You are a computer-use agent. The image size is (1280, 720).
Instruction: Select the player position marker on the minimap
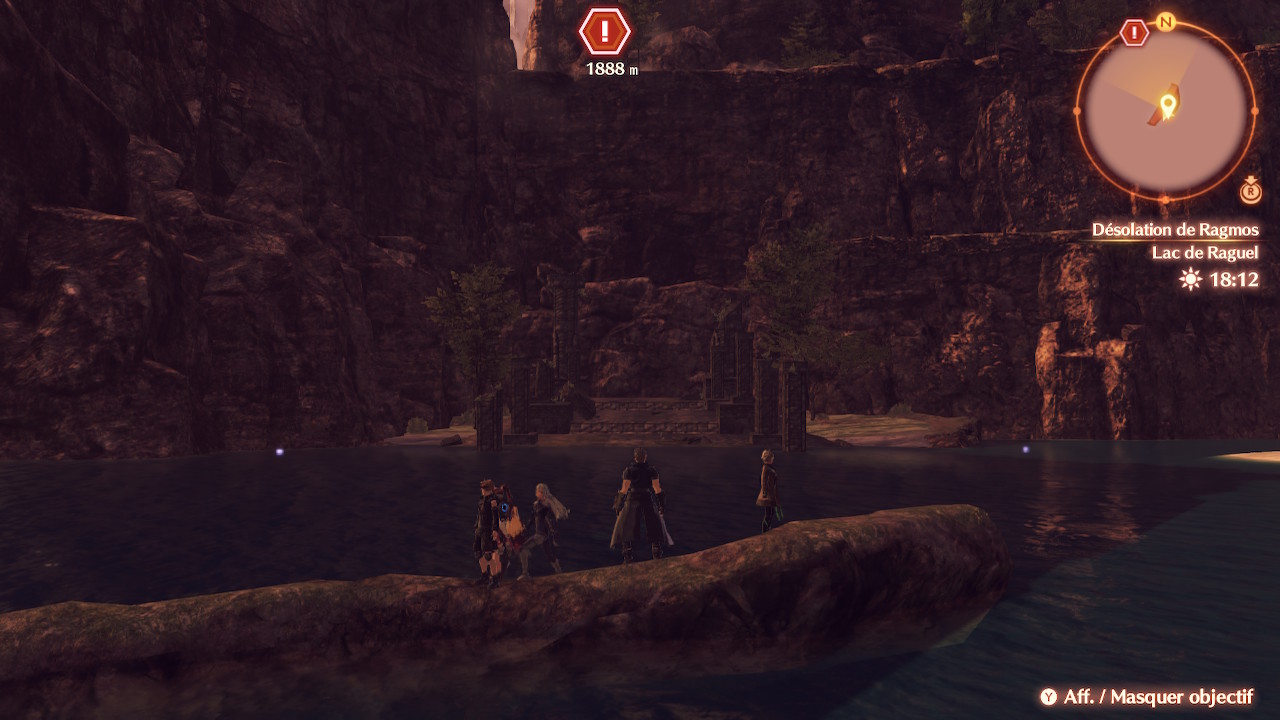[1166, 104]
